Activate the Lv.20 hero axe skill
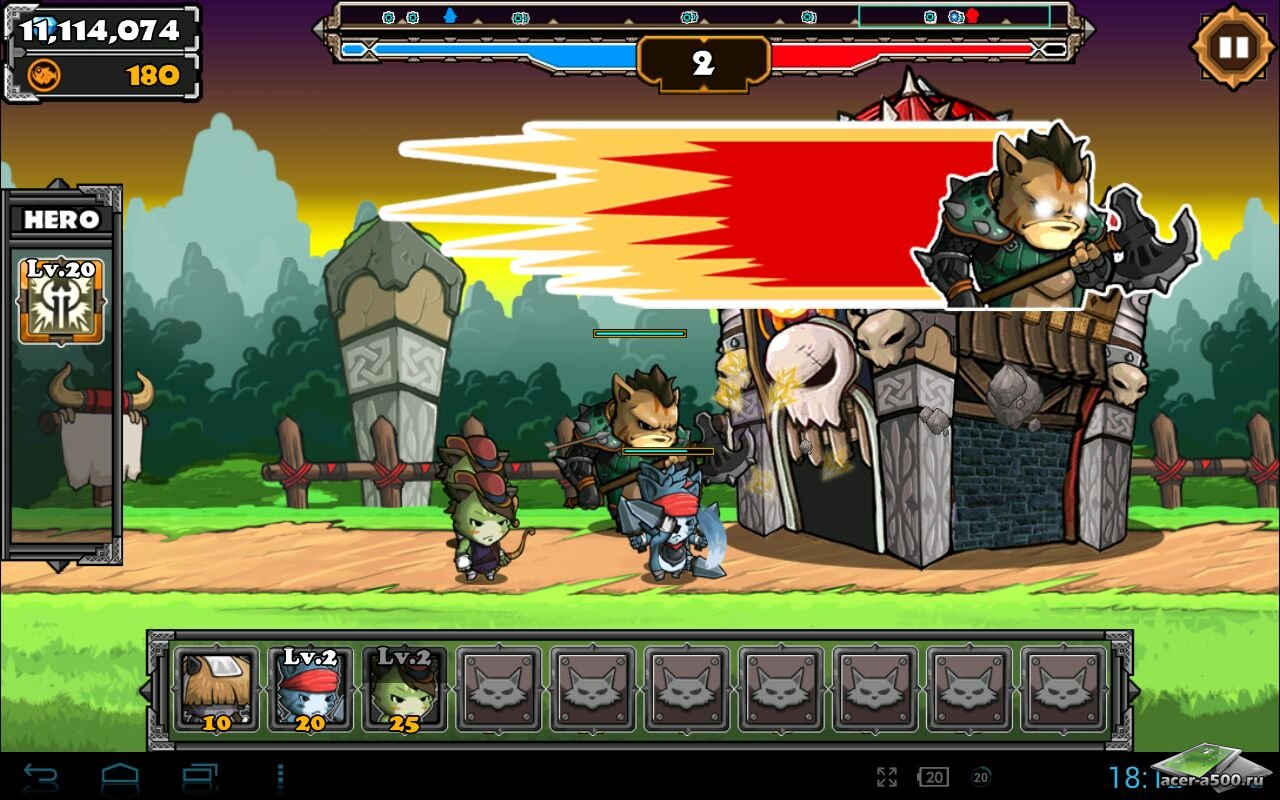1280x800 pixels. pyautogui.click(x=61, y=301)
